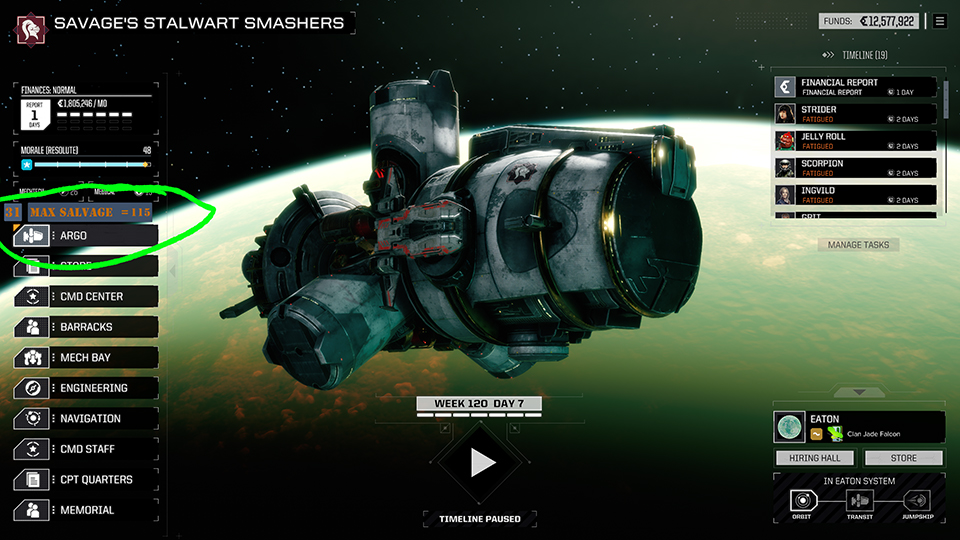Open the Memorial wall
This screenshot has height=540, width=960.
click(86, 510)
